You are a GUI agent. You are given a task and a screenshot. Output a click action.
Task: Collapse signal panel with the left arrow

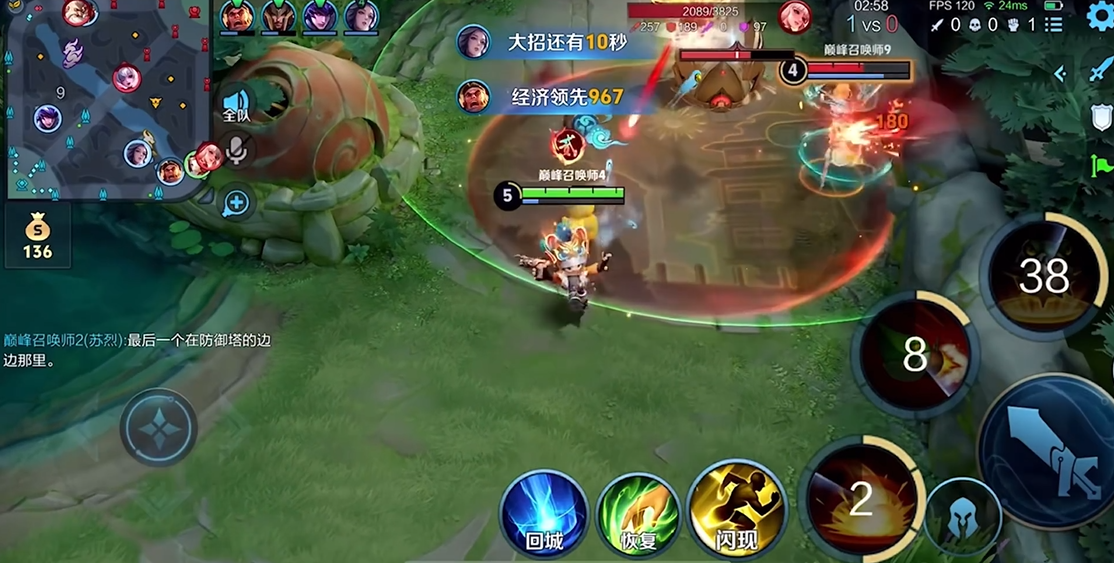1060,73
